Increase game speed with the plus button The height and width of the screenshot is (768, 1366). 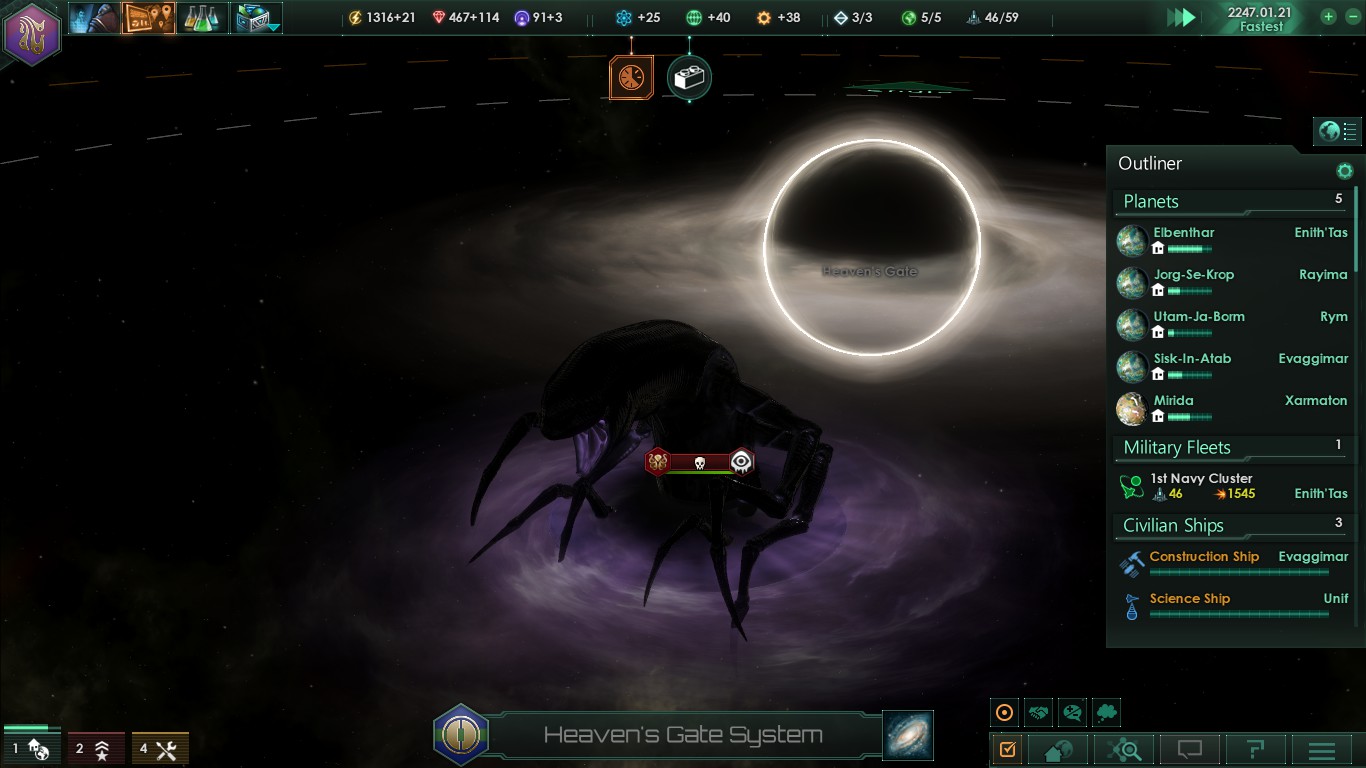coord(1328,17)
